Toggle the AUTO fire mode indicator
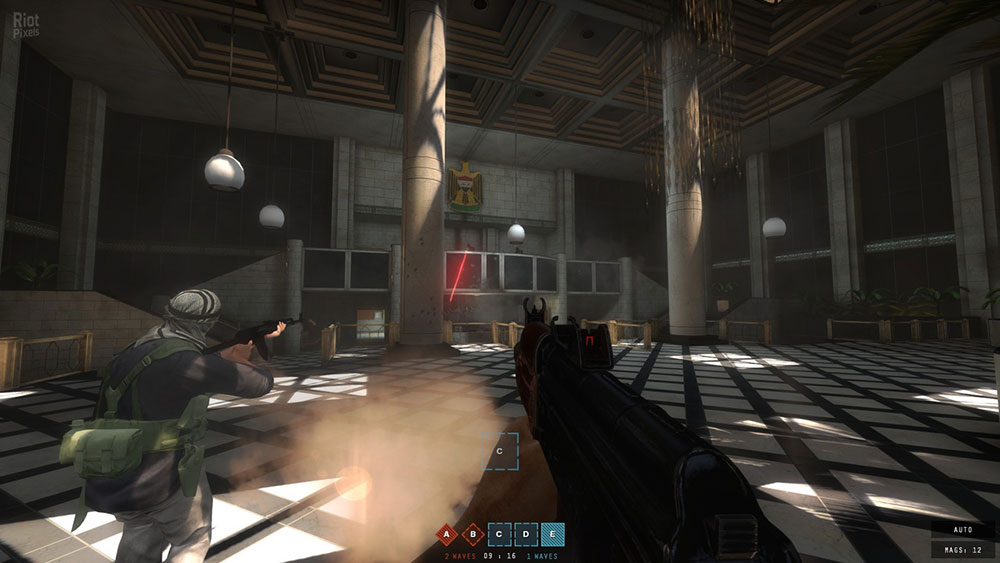The image size is (1000, 563). point(963,529)
